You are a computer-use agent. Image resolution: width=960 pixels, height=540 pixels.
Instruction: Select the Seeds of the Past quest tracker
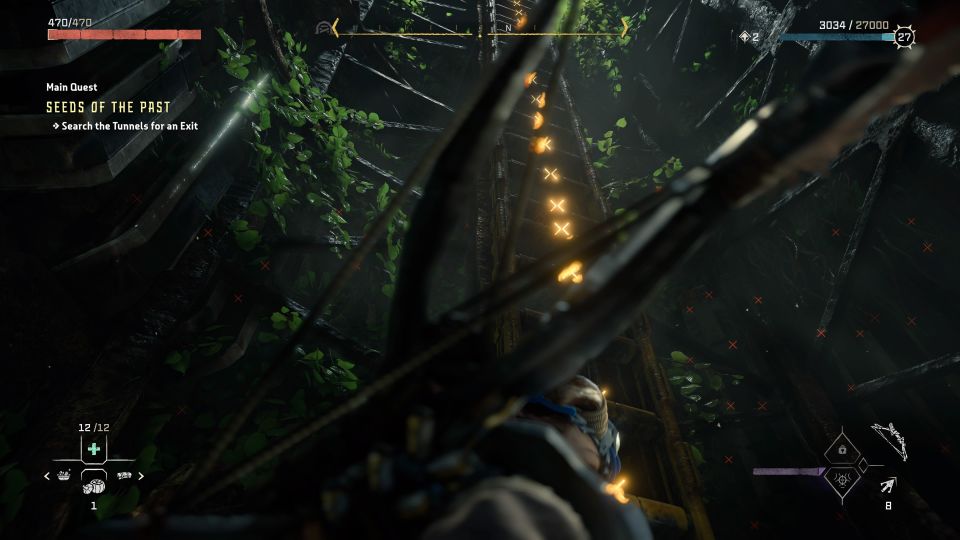point(108,107)
